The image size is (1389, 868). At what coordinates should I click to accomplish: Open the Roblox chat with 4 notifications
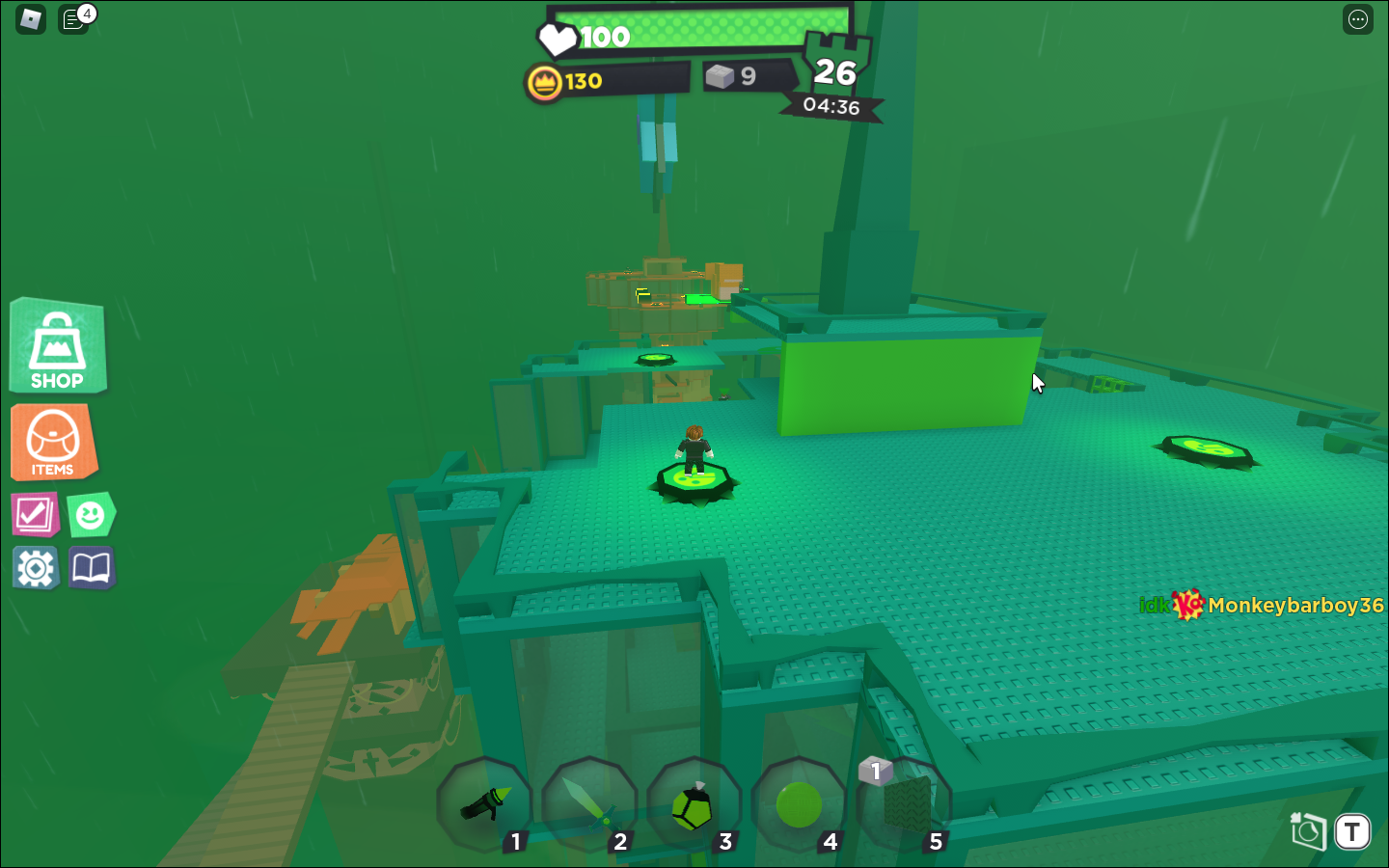pyautogui.click(x=73, y=19)
